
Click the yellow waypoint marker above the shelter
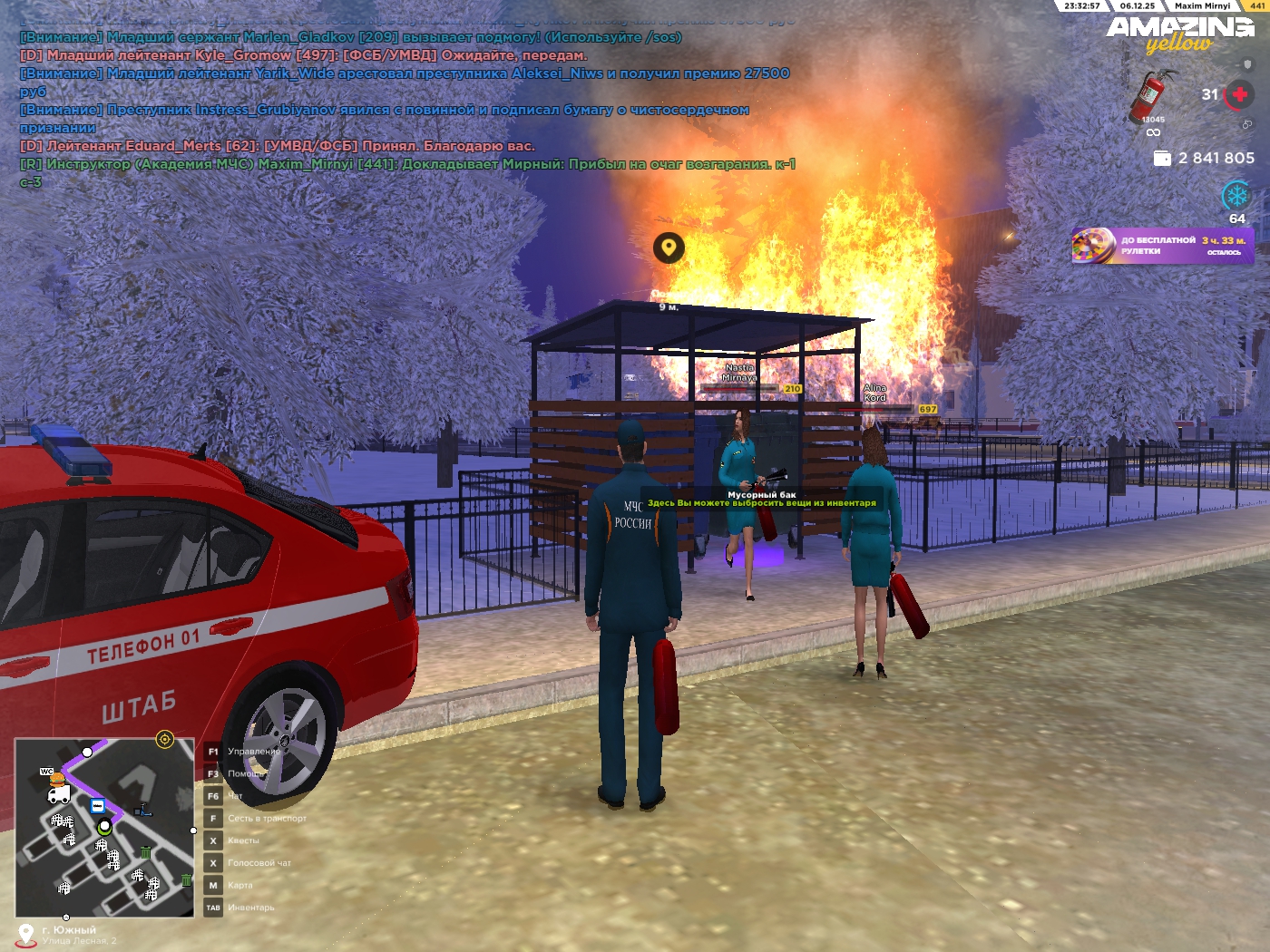(x=669, y=247)
